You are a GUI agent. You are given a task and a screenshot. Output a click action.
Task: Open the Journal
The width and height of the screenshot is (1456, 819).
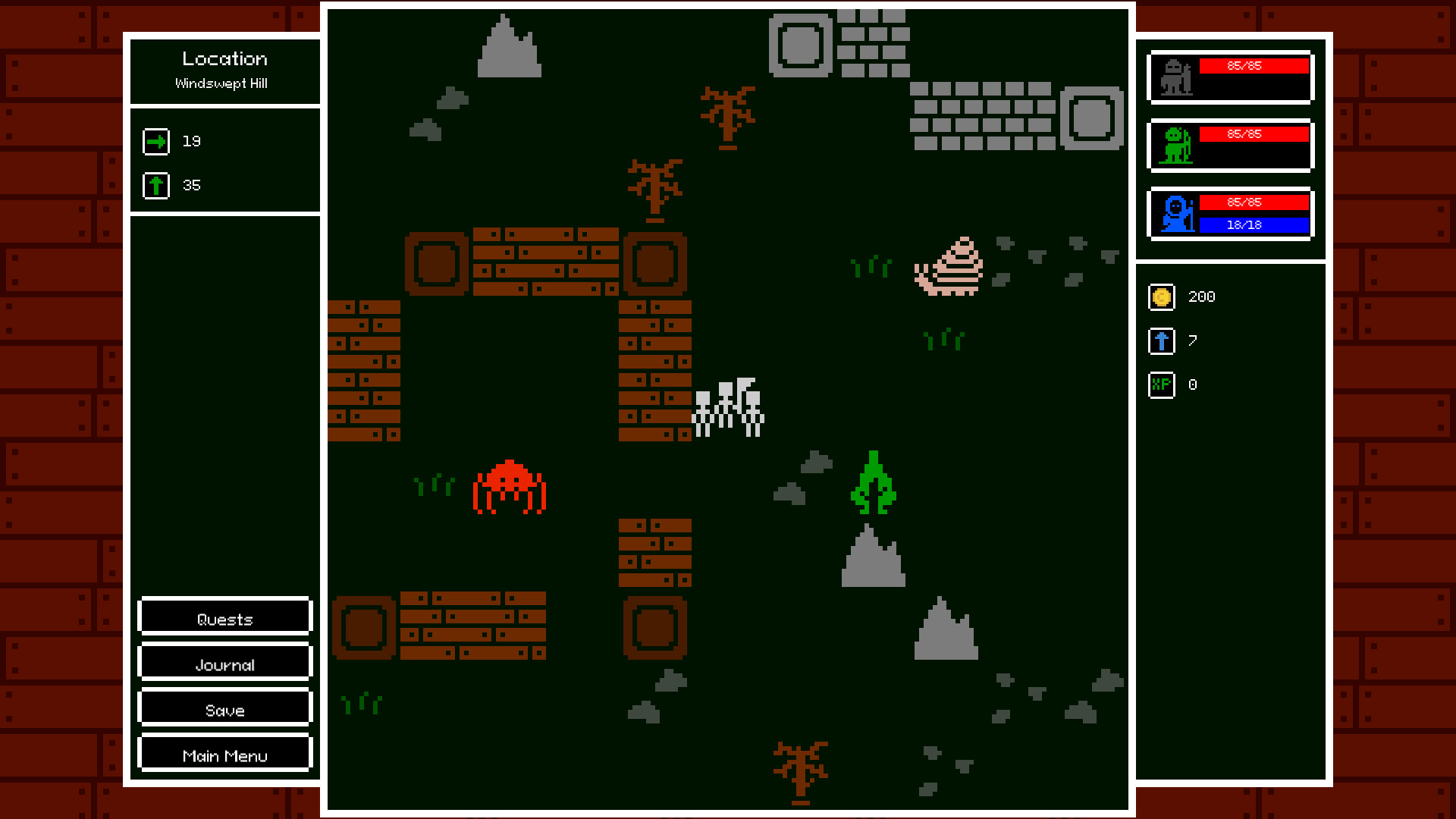pos(224,663)
